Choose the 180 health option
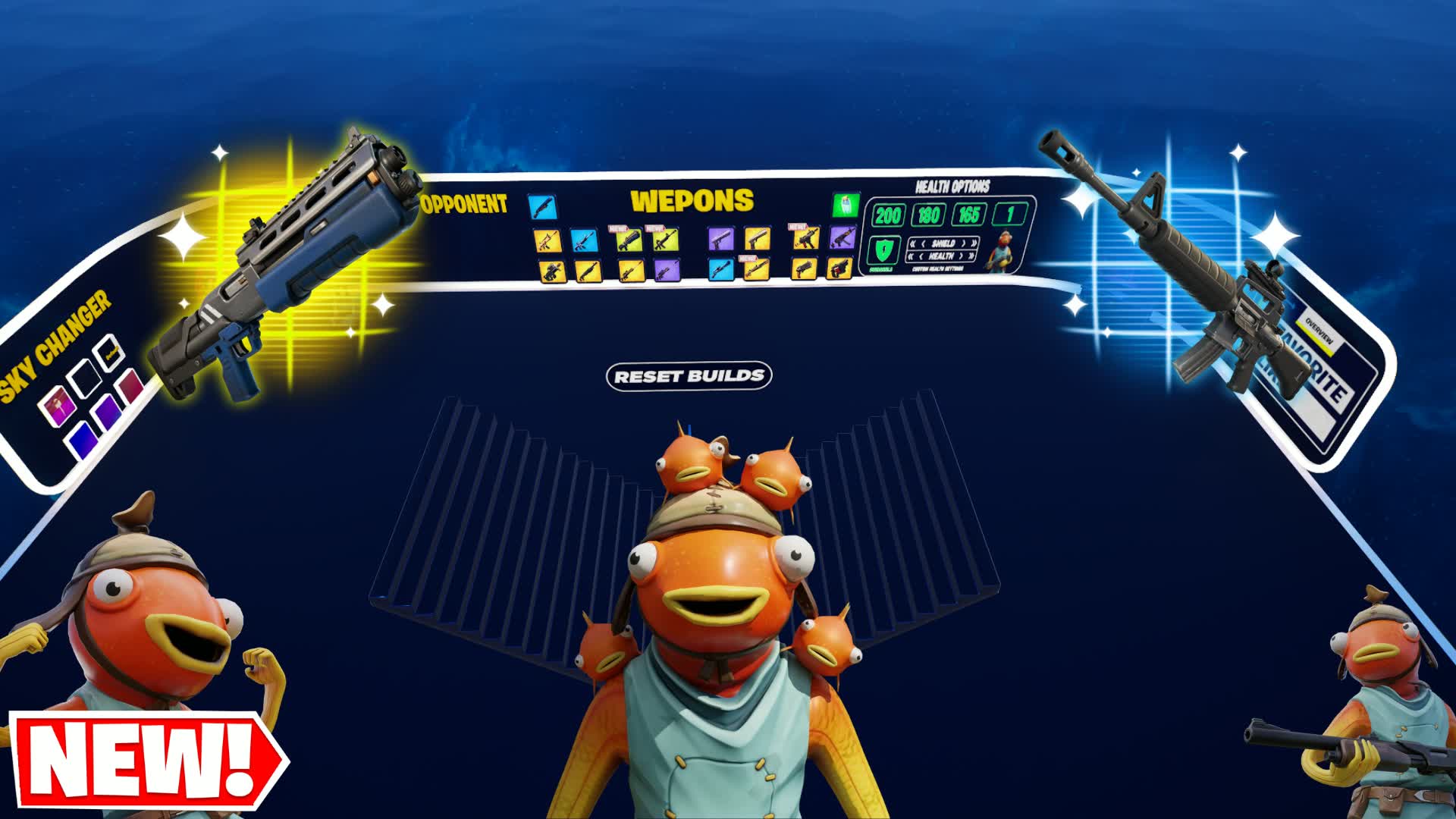Image resolution: width=1456 pixels, height=819 pixels. click(x=928, y=215)
